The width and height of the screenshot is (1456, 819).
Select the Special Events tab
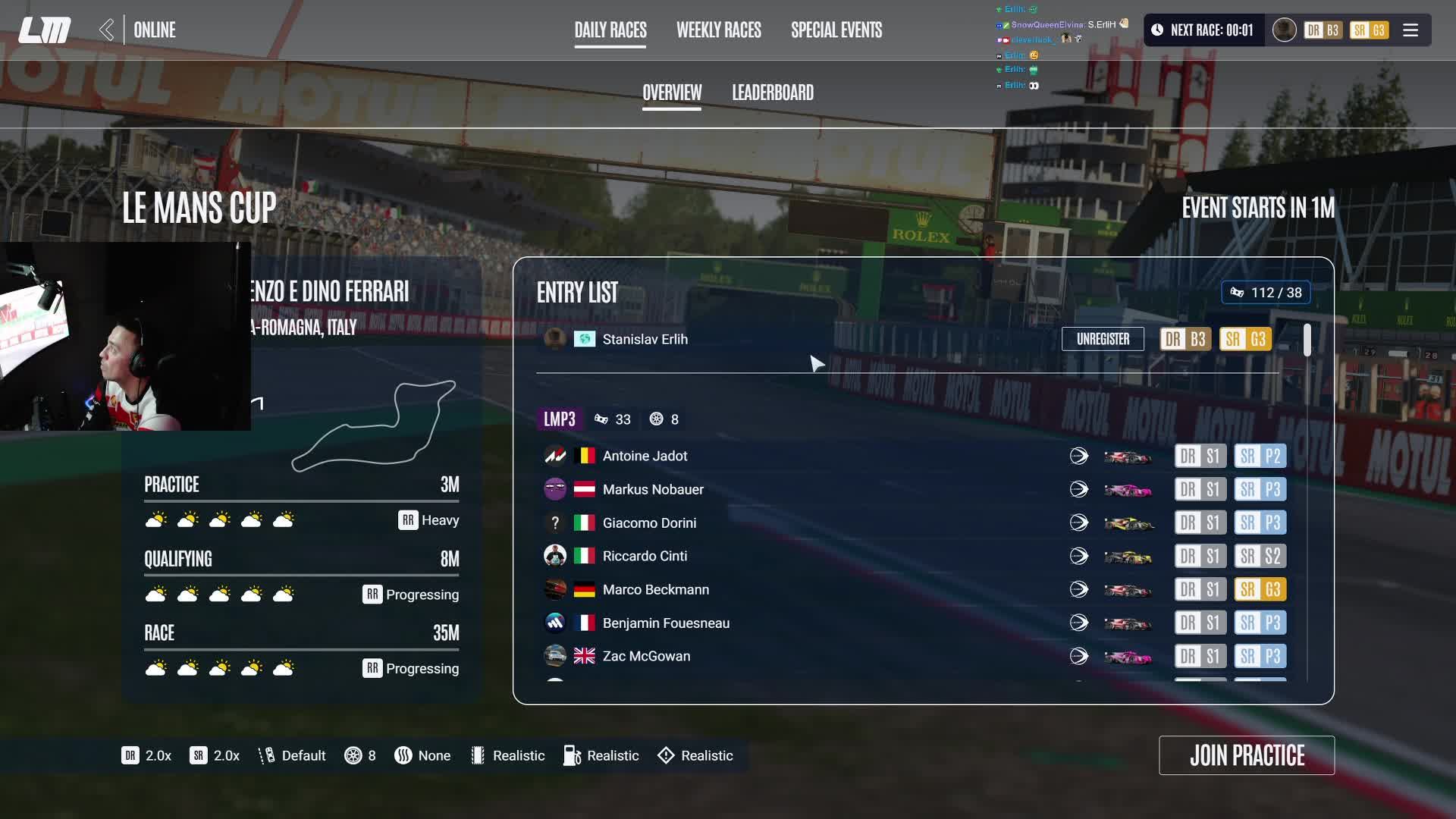[x=836, y=30]
